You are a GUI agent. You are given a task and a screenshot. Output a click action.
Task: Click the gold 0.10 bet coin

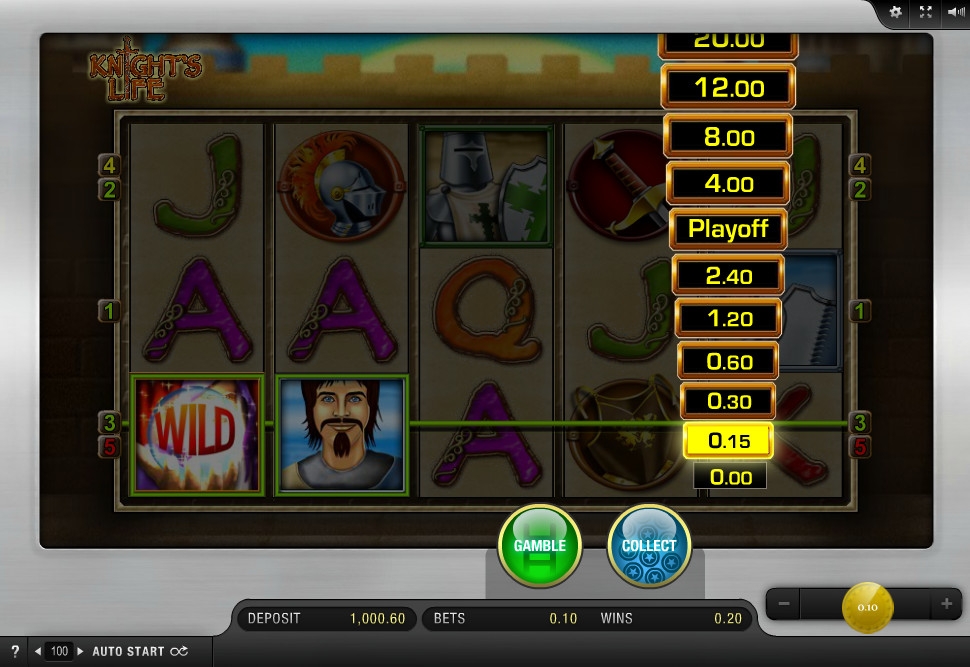pyautogui.click(x=867, y=606)
